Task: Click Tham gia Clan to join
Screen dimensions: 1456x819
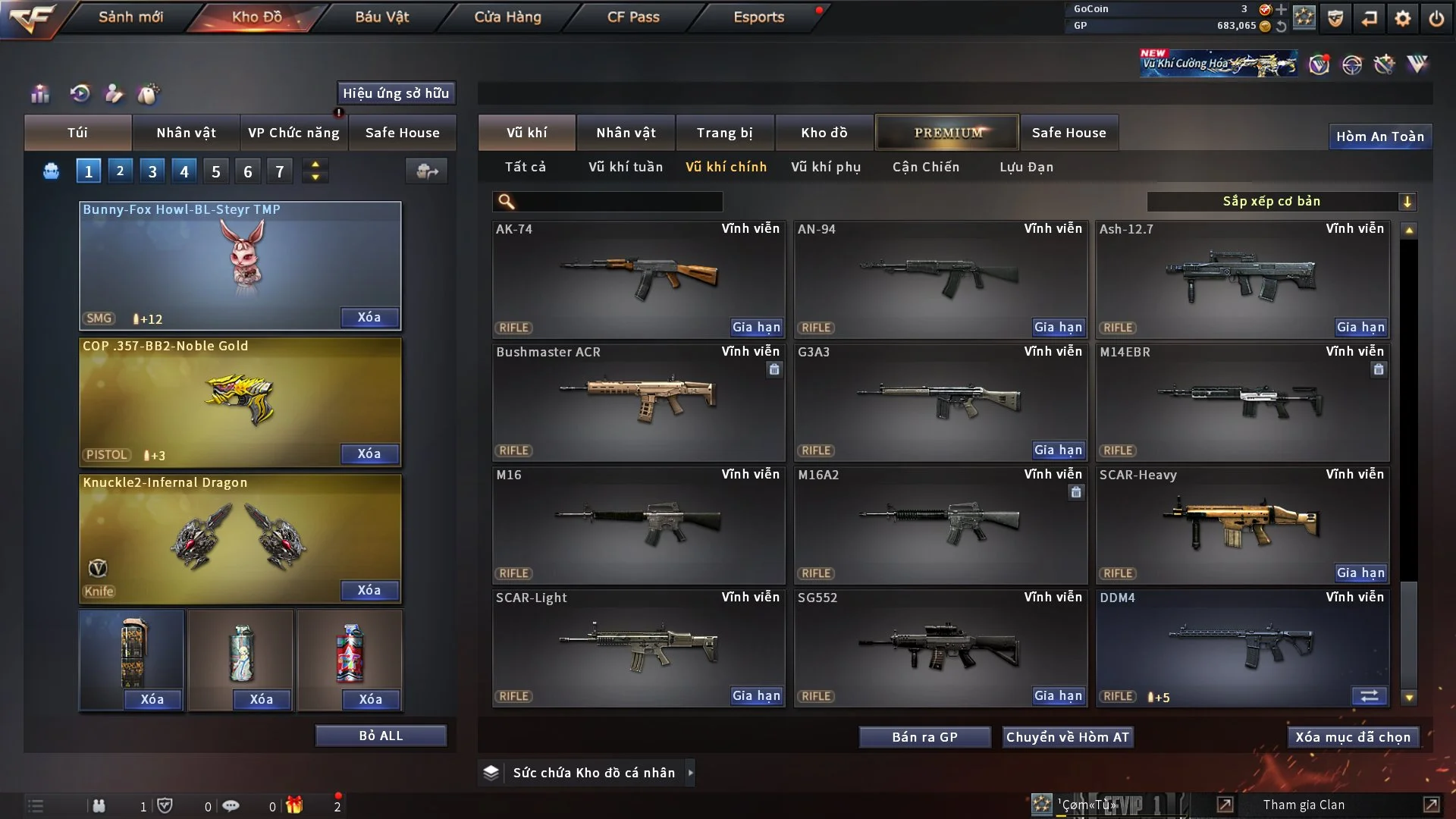Action: point(1304,805)
